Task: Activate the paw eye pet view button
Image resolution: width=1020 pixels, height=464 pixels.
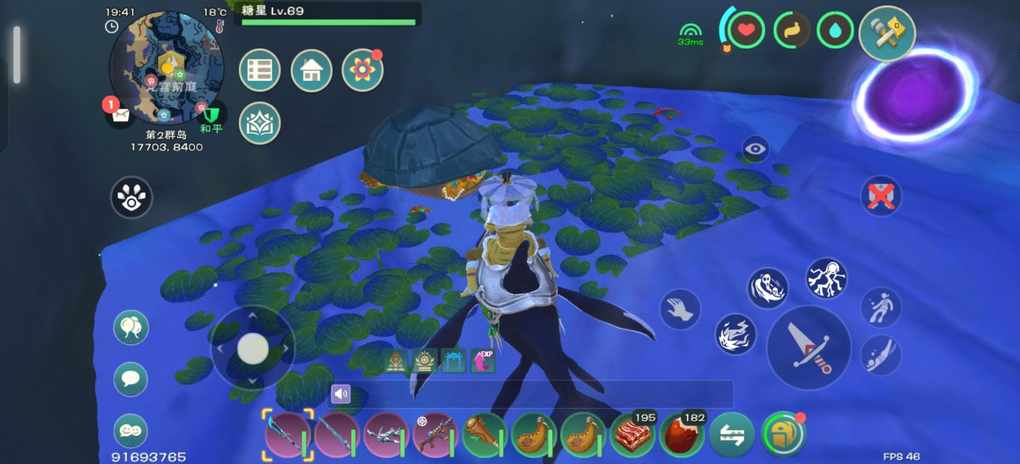Action: [x=131, y=198]
